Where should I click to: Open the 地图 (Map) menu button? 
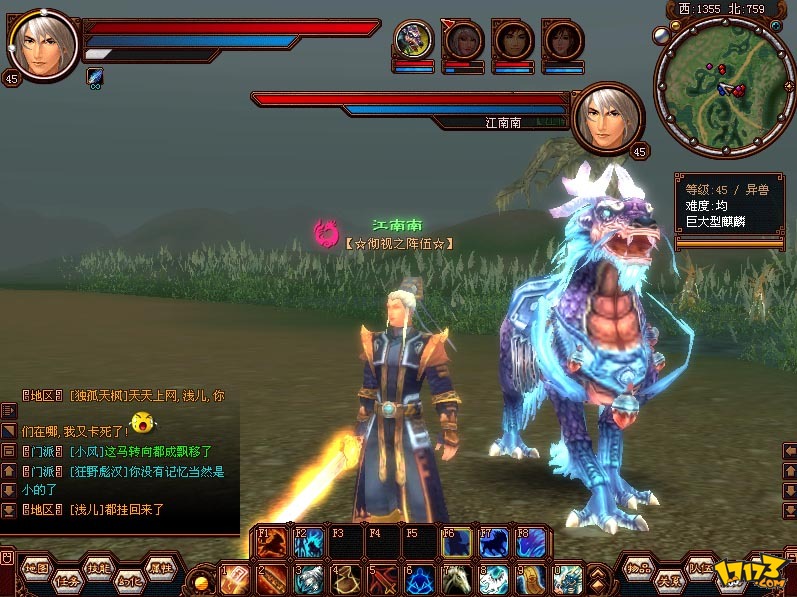click(37, 568)
